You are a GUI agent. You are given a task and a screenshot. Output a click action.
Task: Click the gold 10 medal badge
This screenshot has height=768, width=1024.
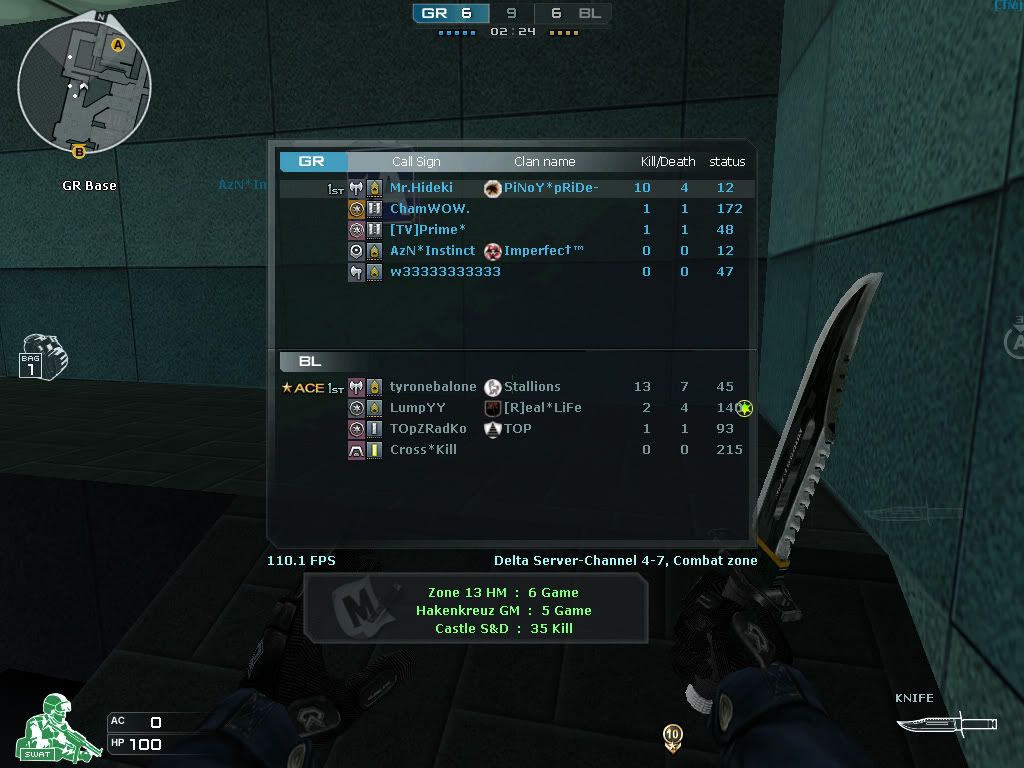click(673, 736)
